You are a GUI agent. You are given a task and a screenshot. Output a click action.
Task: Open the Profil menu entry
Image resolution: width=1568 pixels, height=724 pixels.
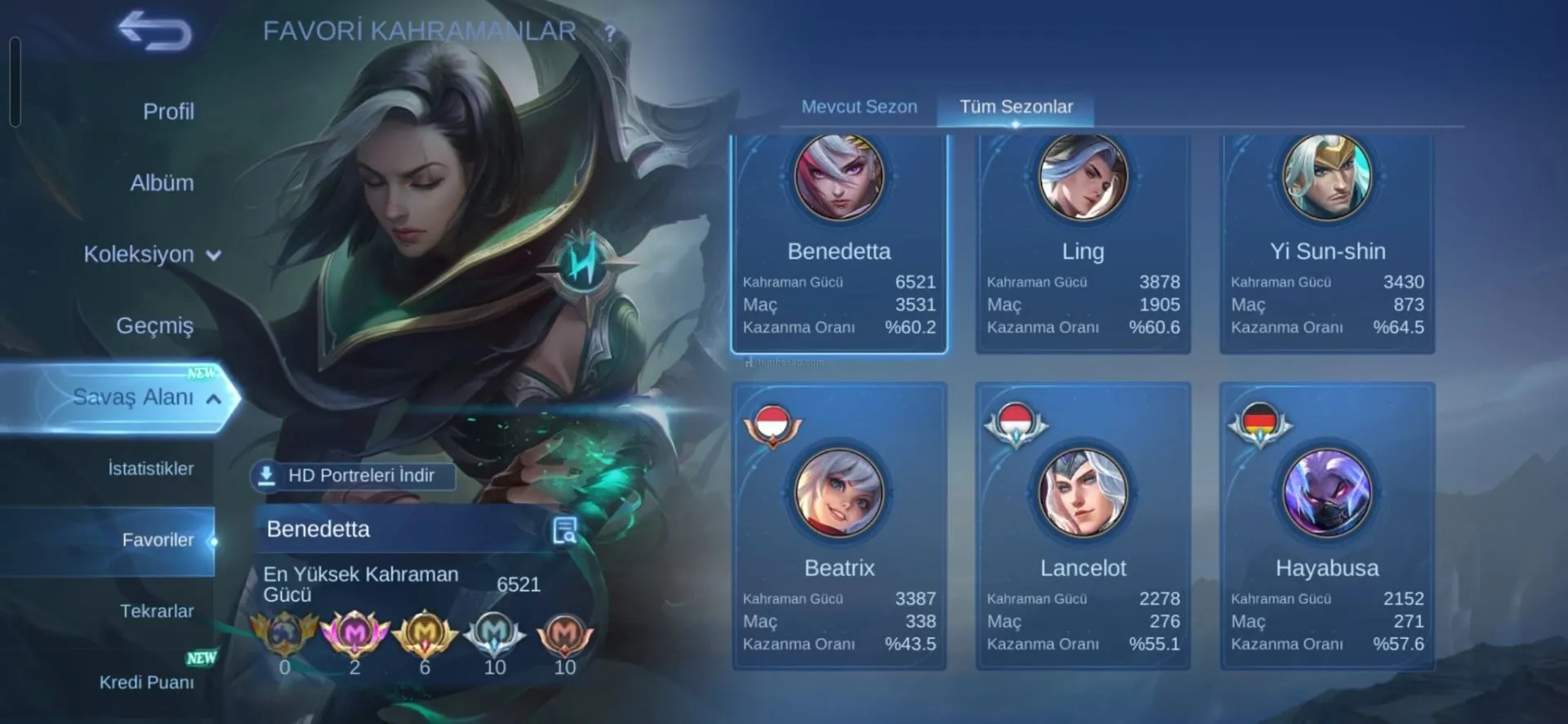(168, 111)
